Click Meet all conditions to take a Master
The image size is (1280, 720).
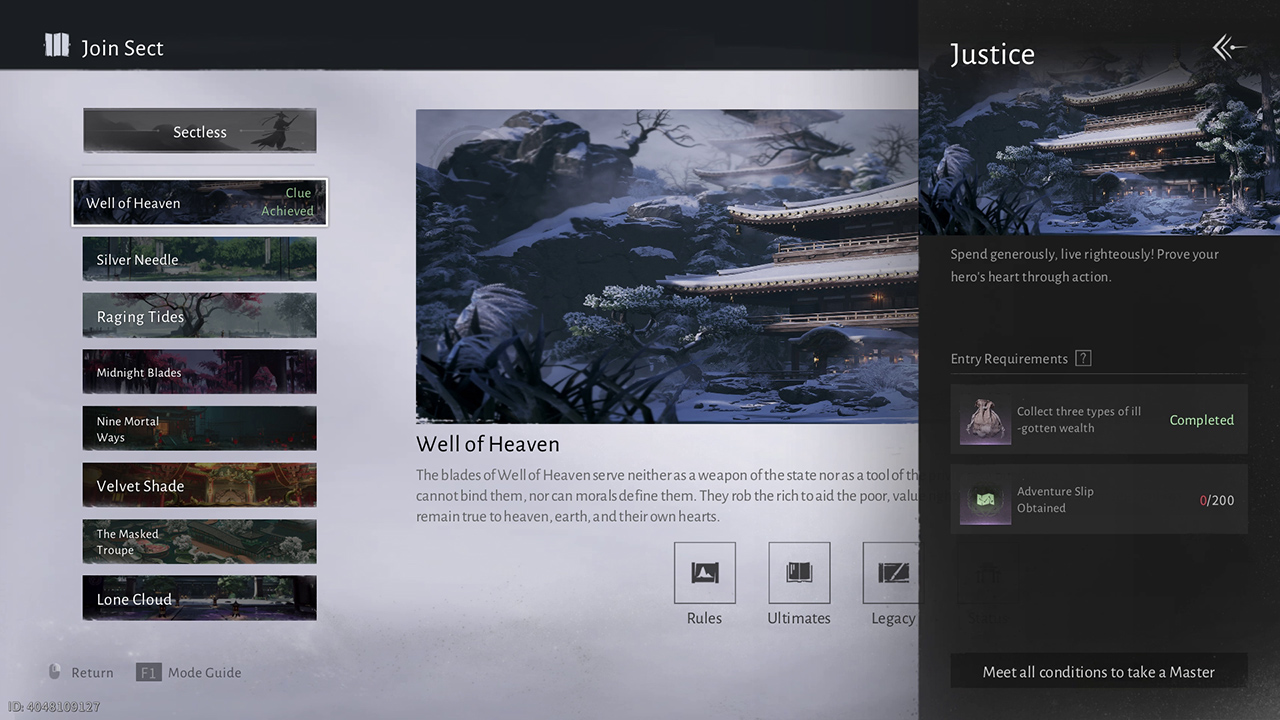pos(1098,672)
